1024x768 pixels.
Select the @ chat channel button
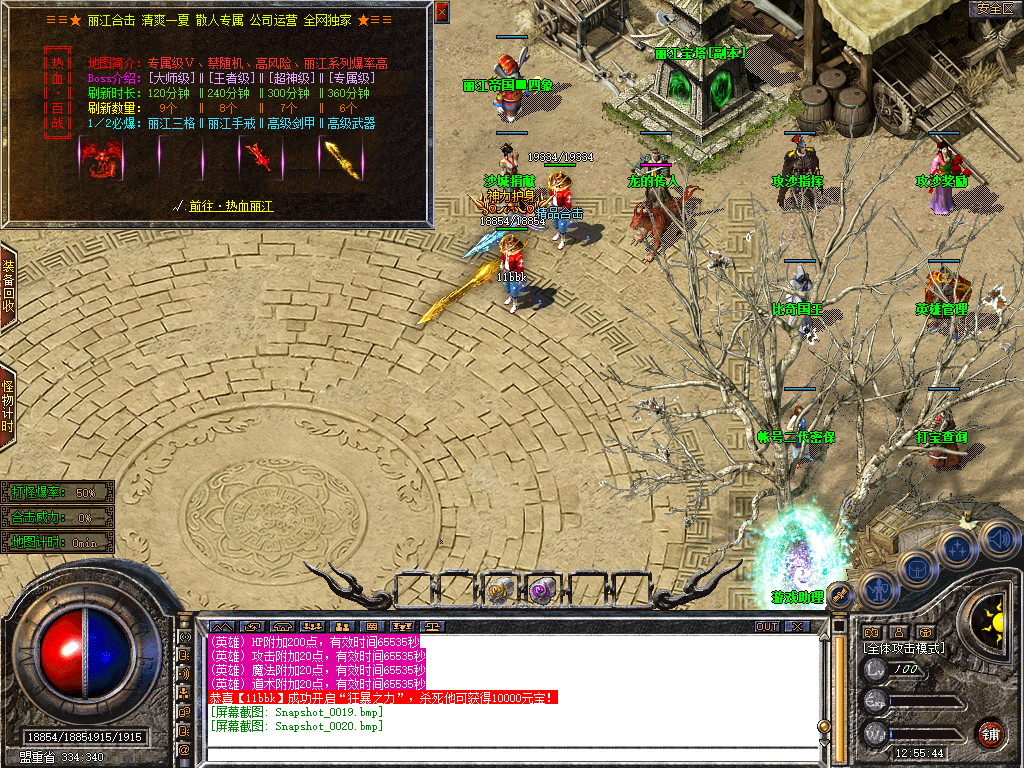pyautogui.click(x=185, y=749)
